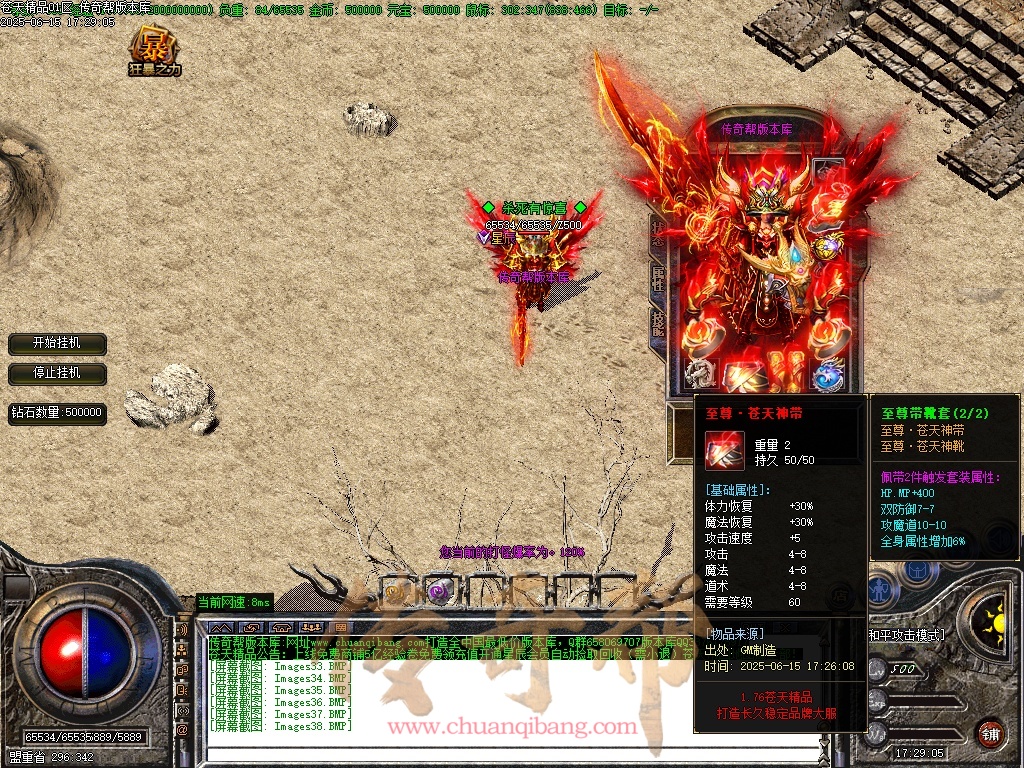Click the 开始挂机 auto-battle button
The height and width of the screenshot is (768, 1024).
click(x=57, y=343)
